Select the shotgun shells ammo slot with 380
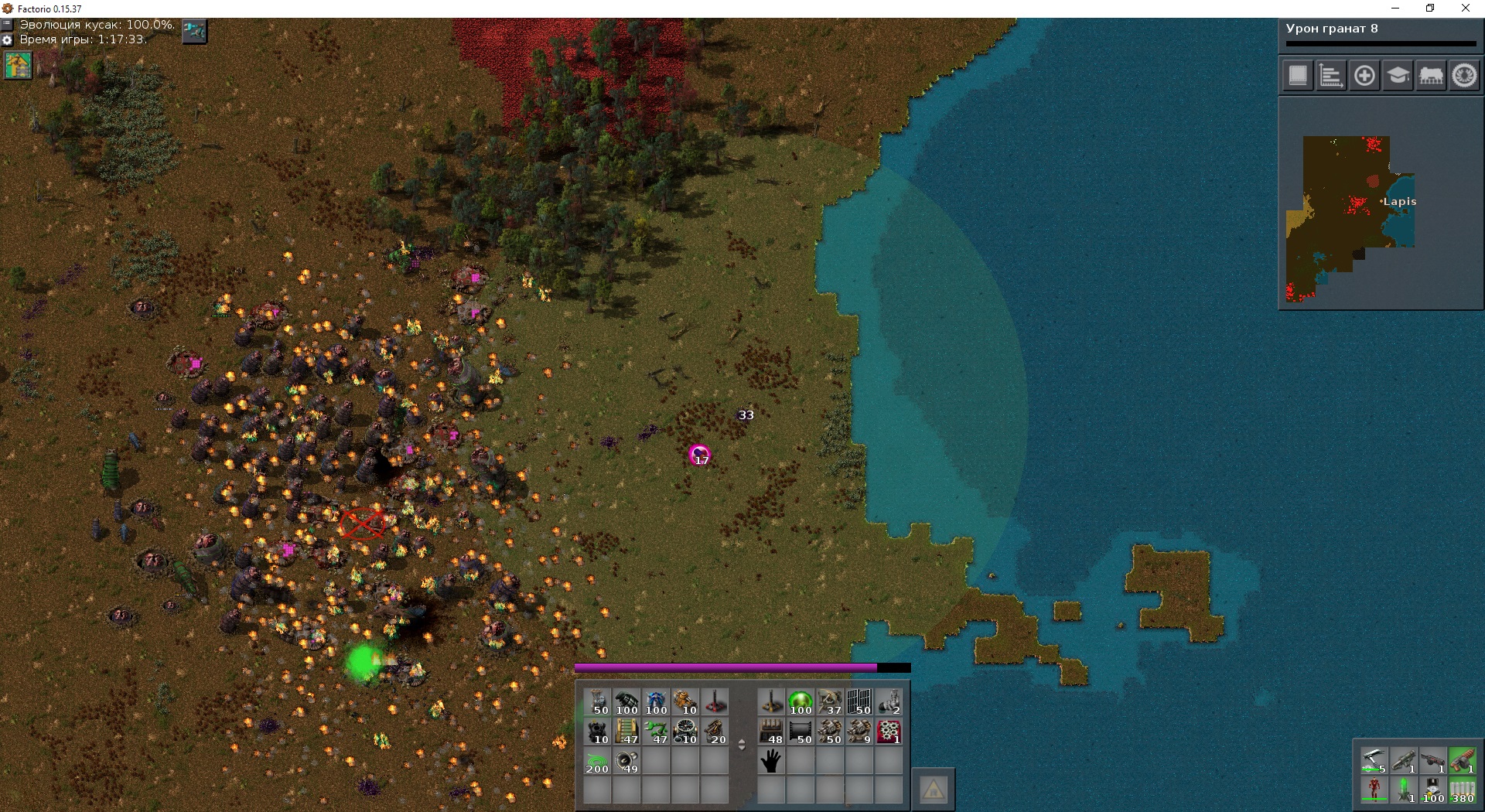 tap(1462, 790)
